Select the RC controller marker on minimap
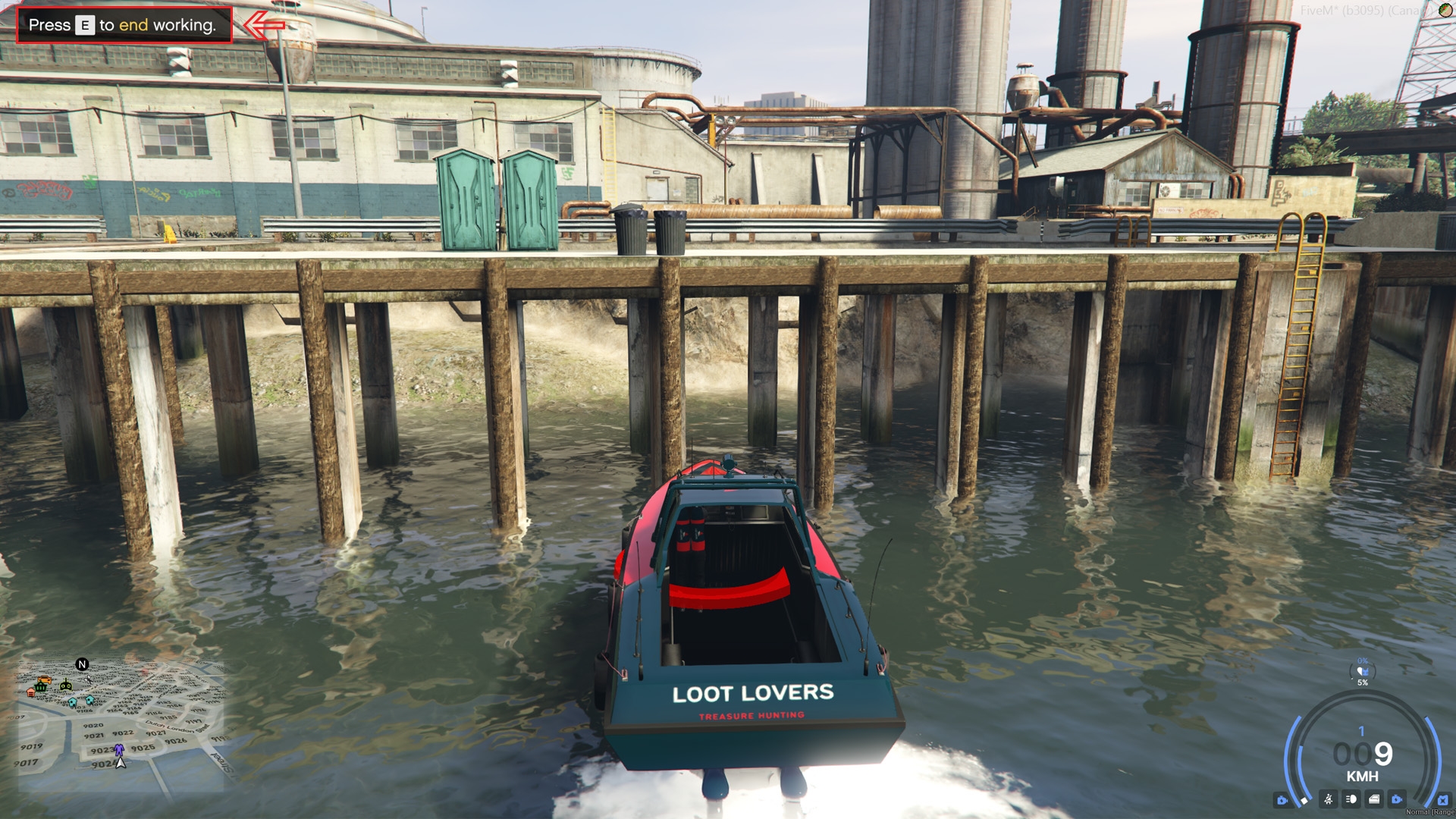 coord(66,686)
